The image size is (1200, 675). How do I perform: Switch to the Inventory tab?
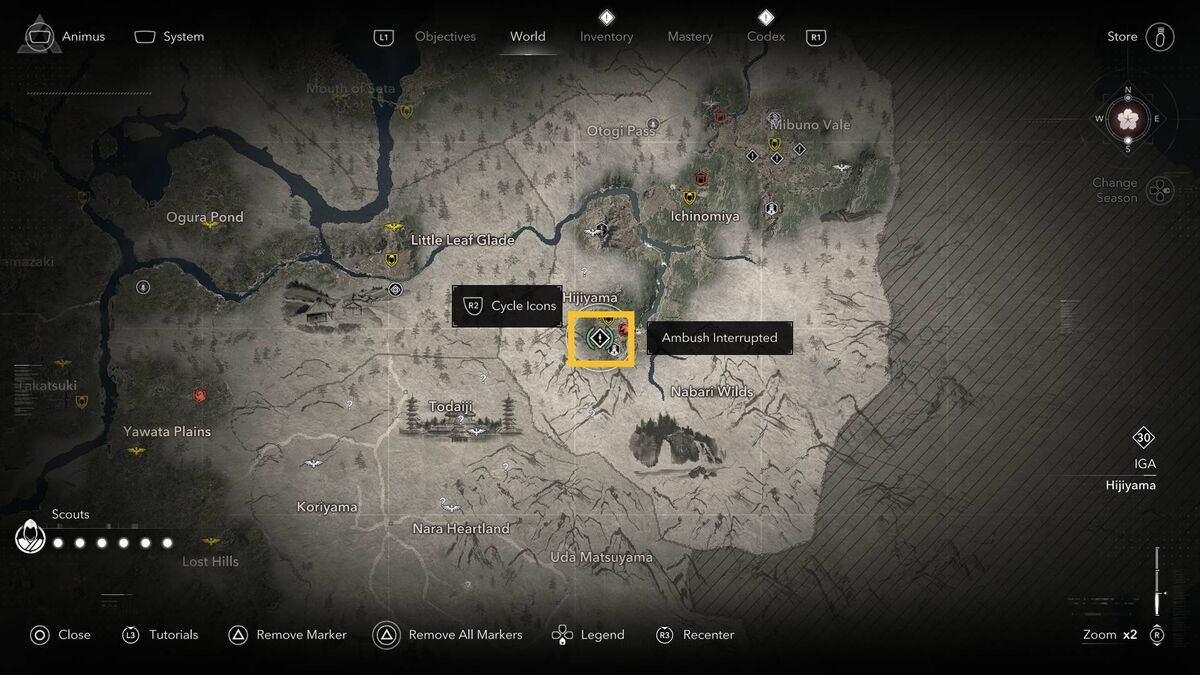tap(606, 37)
